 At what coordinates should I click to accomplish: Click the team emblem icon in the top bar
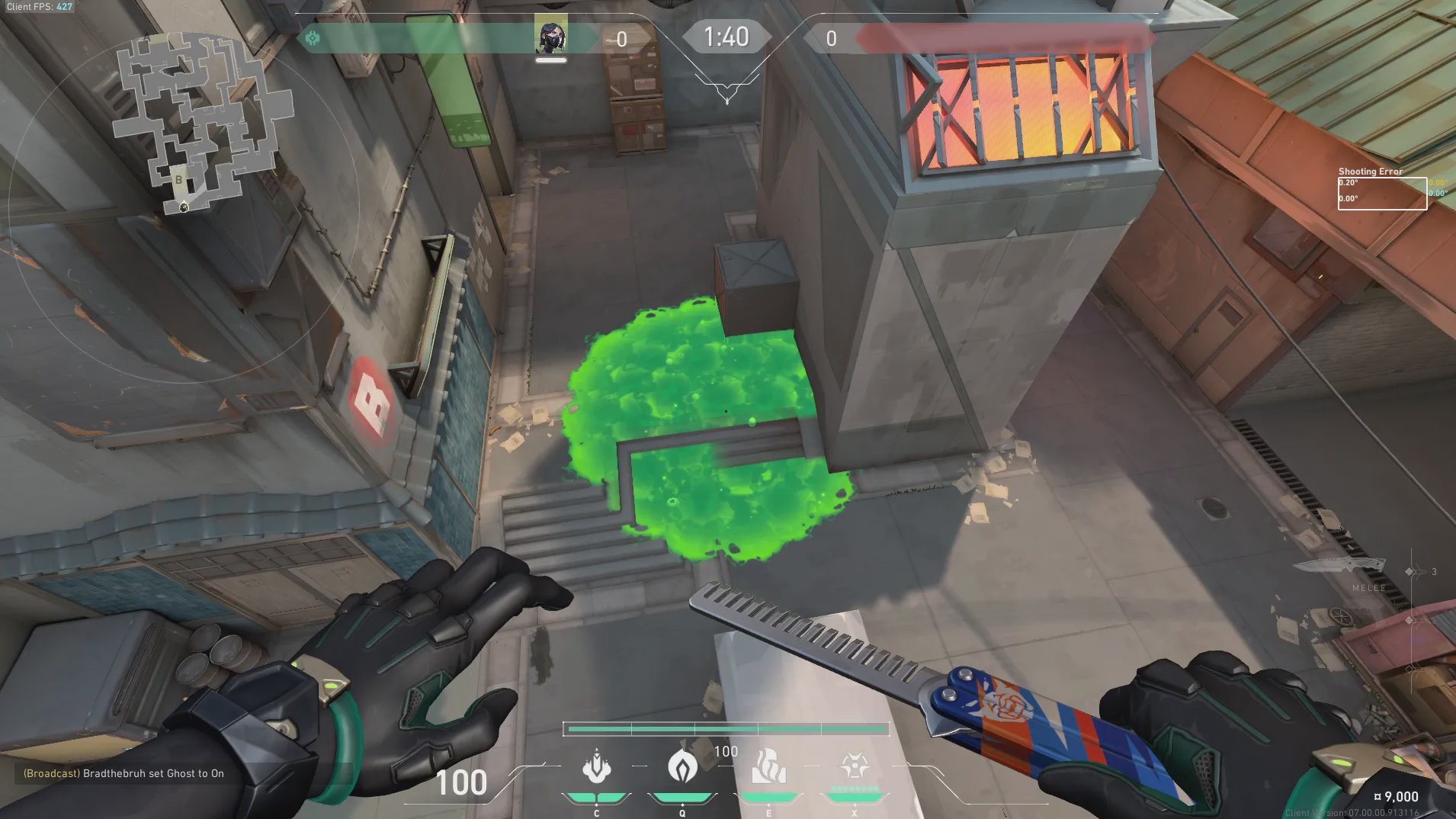(x=313, y=38)
